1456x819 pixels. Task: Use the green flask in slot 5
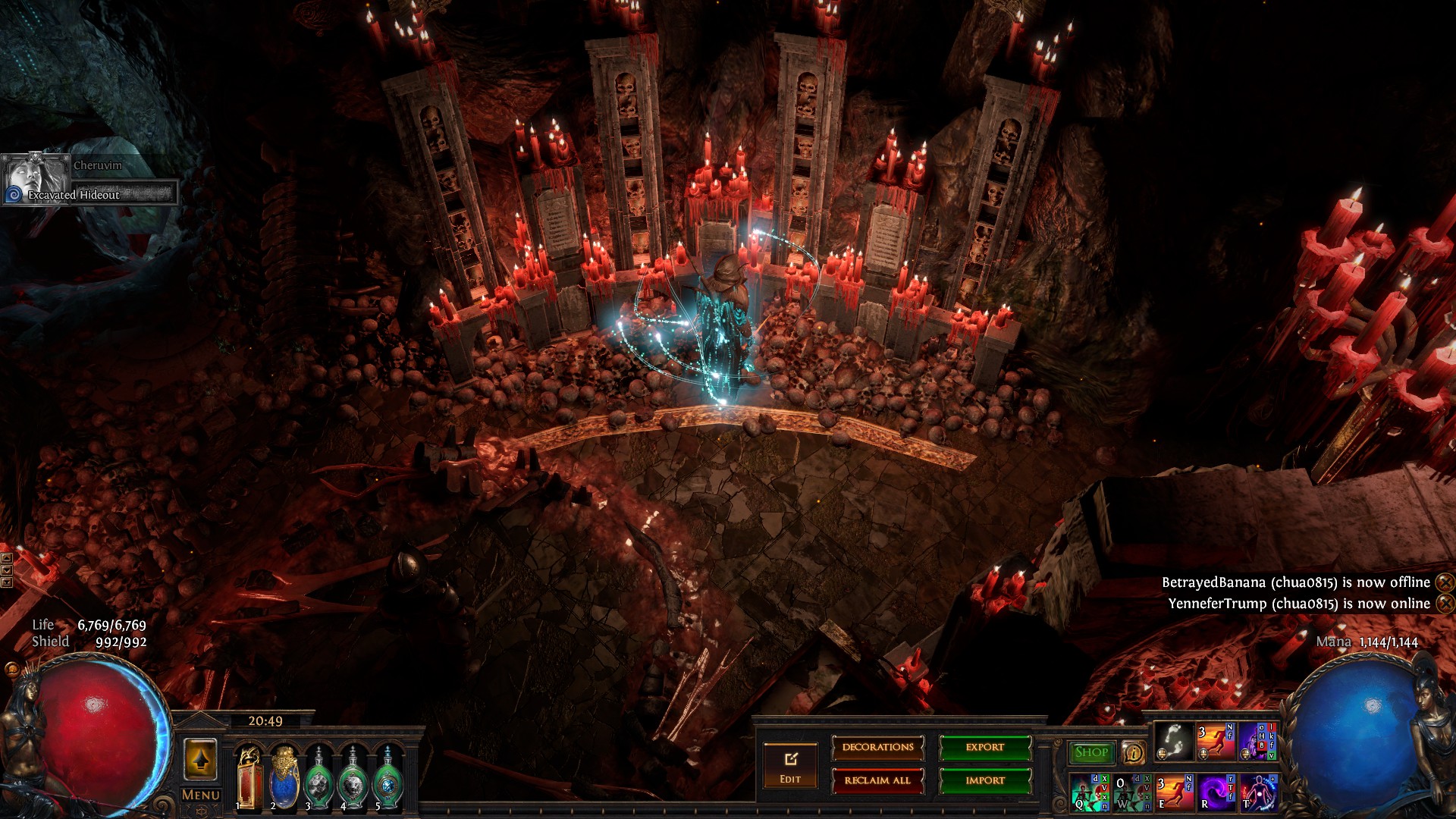pyautogui.click(x=388, y=777)
